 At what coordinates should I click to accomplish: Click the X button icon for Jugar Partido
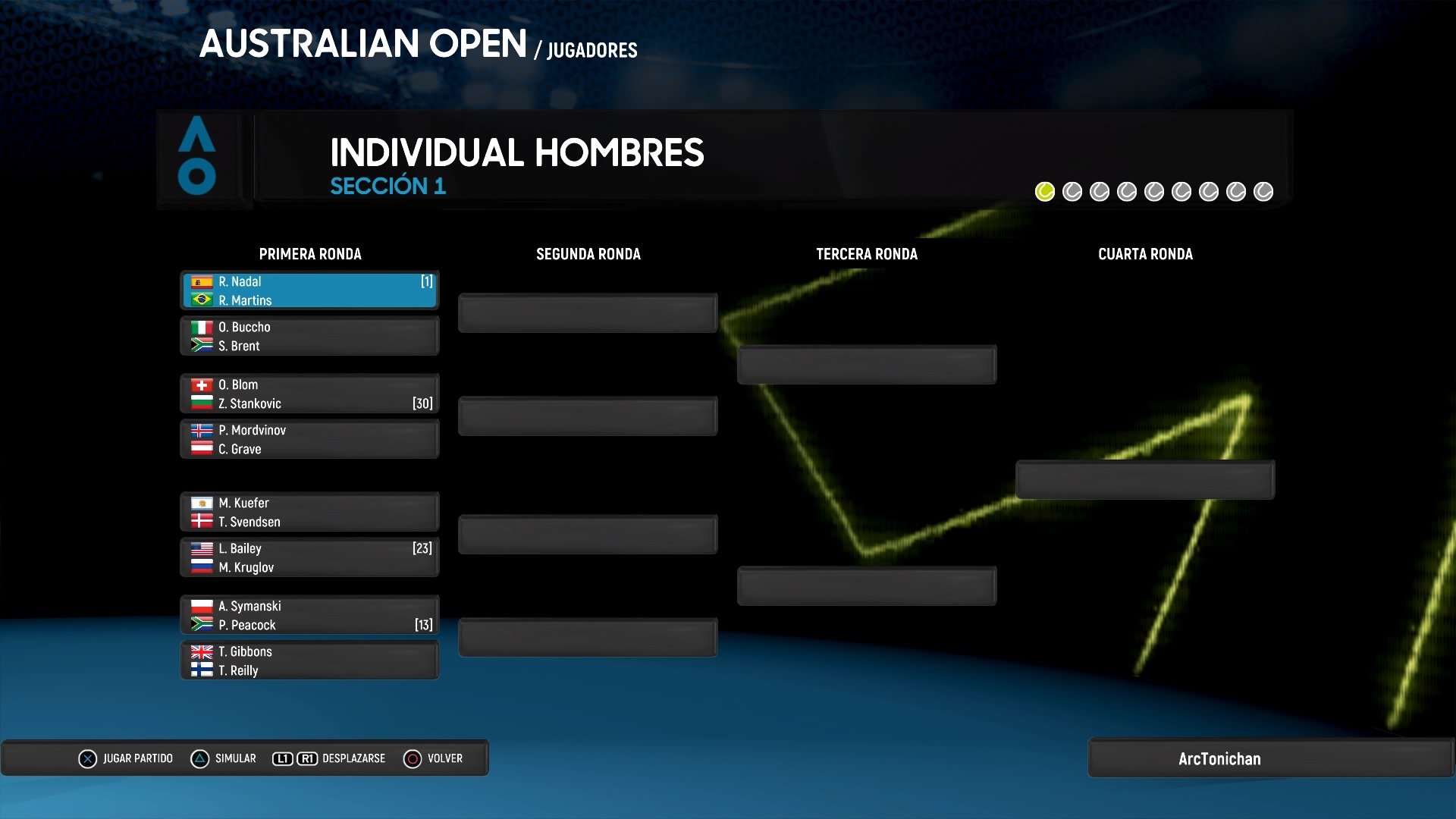click(x=89, y=758)
